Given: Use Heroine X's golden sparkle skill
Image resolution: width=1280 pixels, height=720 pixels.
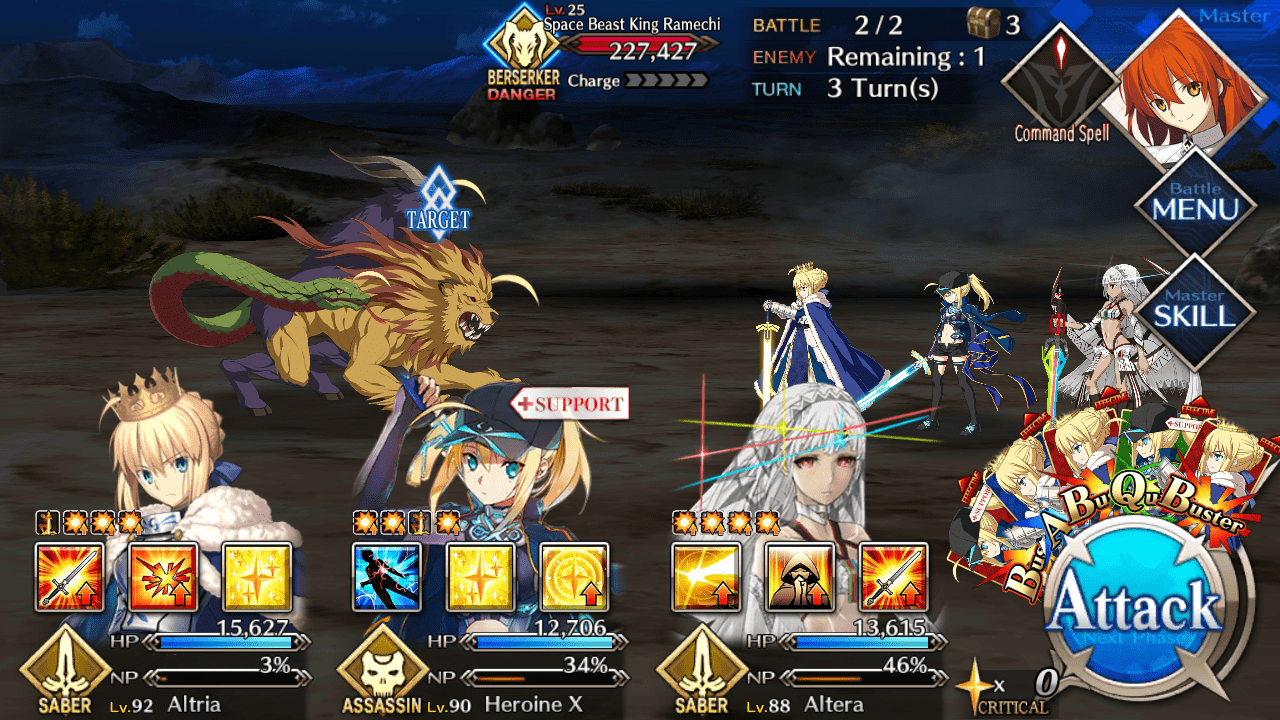Looking at the screenshot, I should [481, 577].
